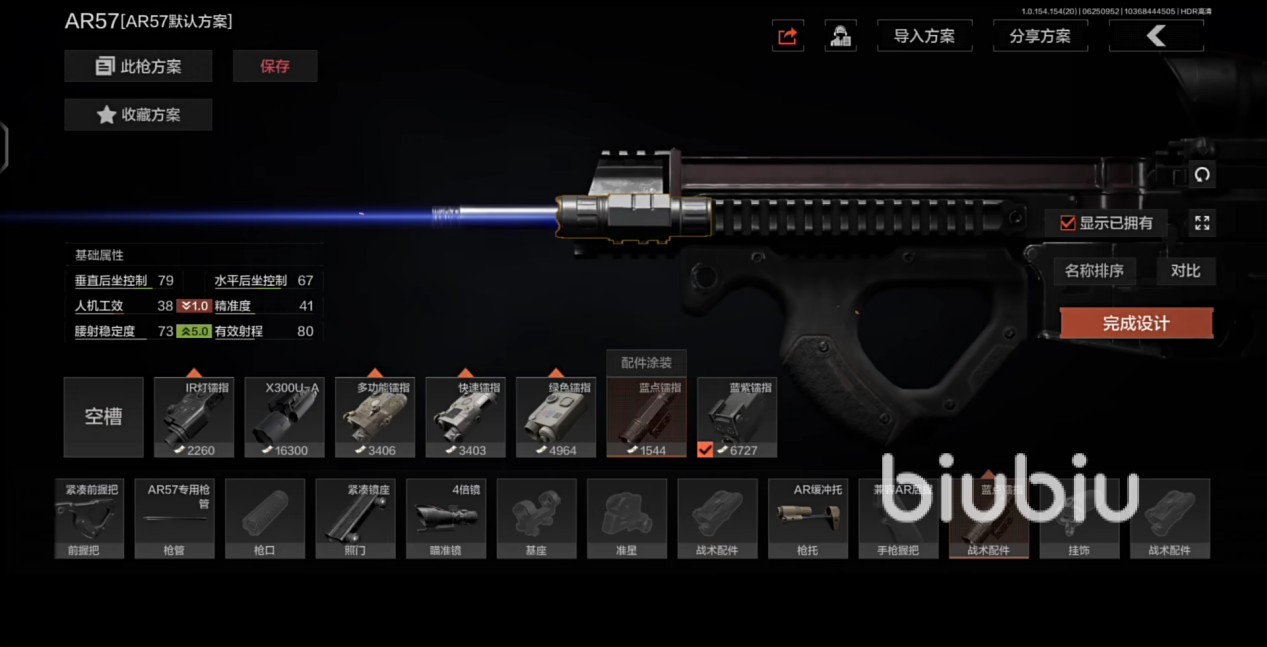Open 配件涂装 attachment skin tab
Viewport: 1267px width, 647px height.
click(x=646, y=363)
